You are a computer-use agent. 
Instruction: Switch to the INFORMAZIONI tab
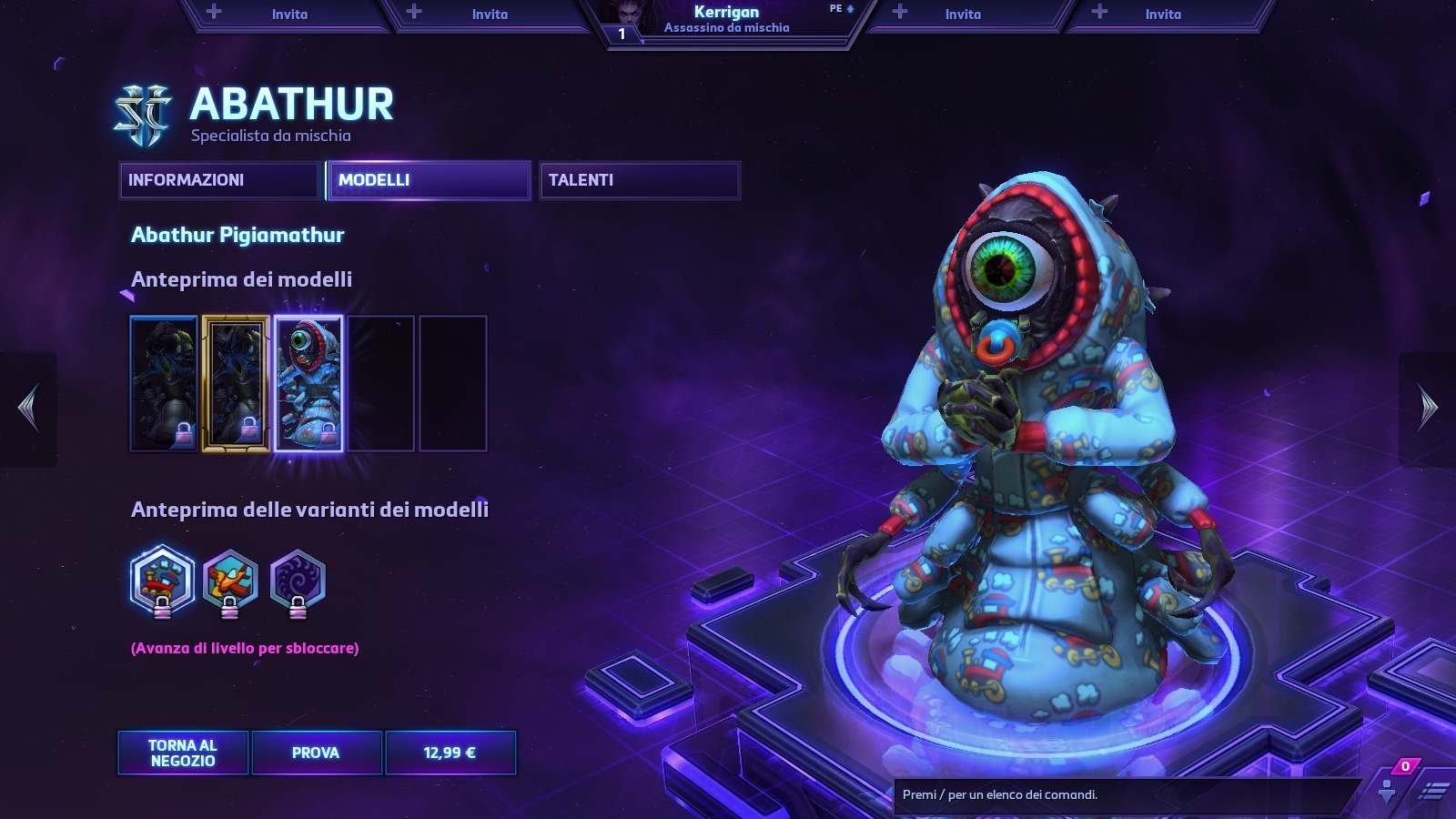(x=219, y=180)
